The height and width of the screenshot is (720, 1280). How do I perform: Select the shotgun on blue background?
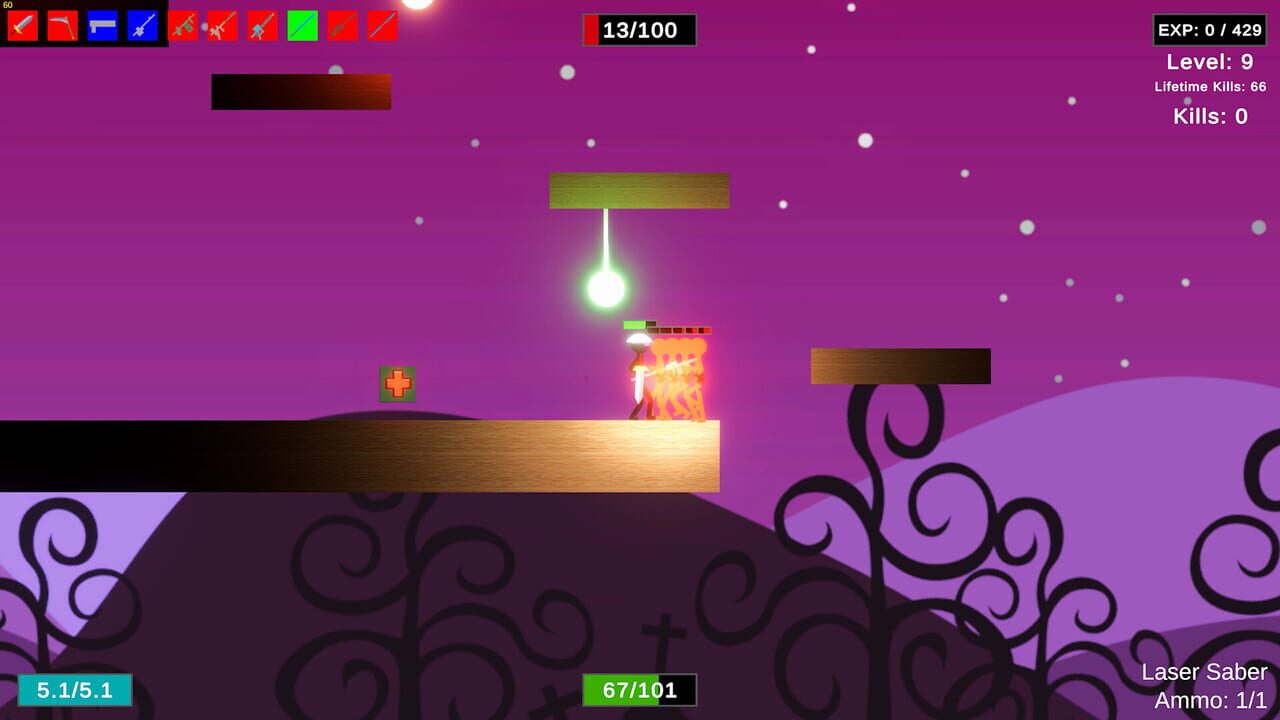point(102,25)
